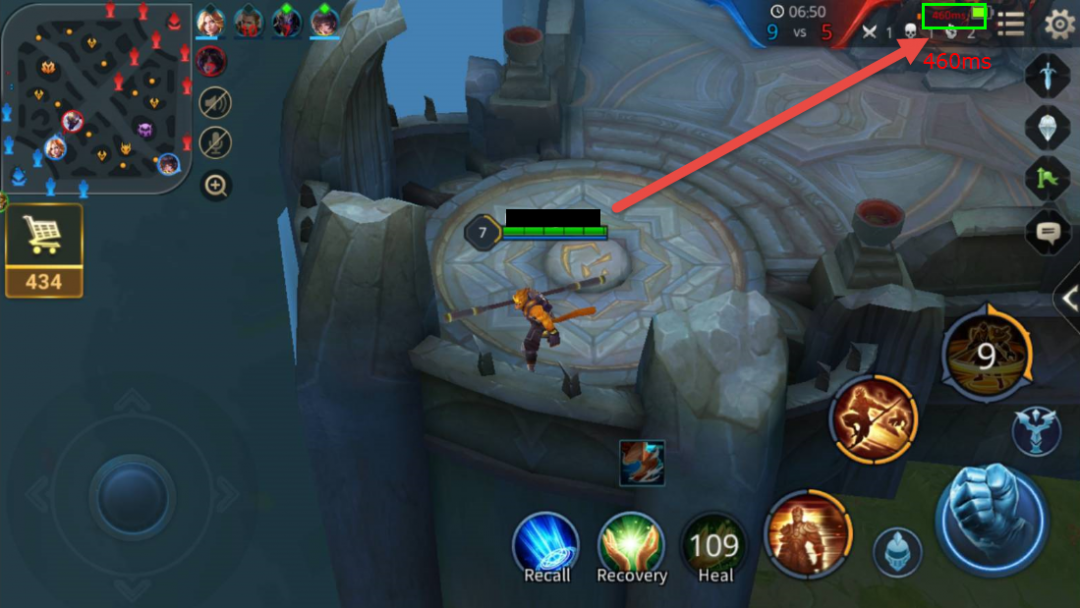
Task: Zoom the minimap with the magnifier button
Action: tap(215, 185)
